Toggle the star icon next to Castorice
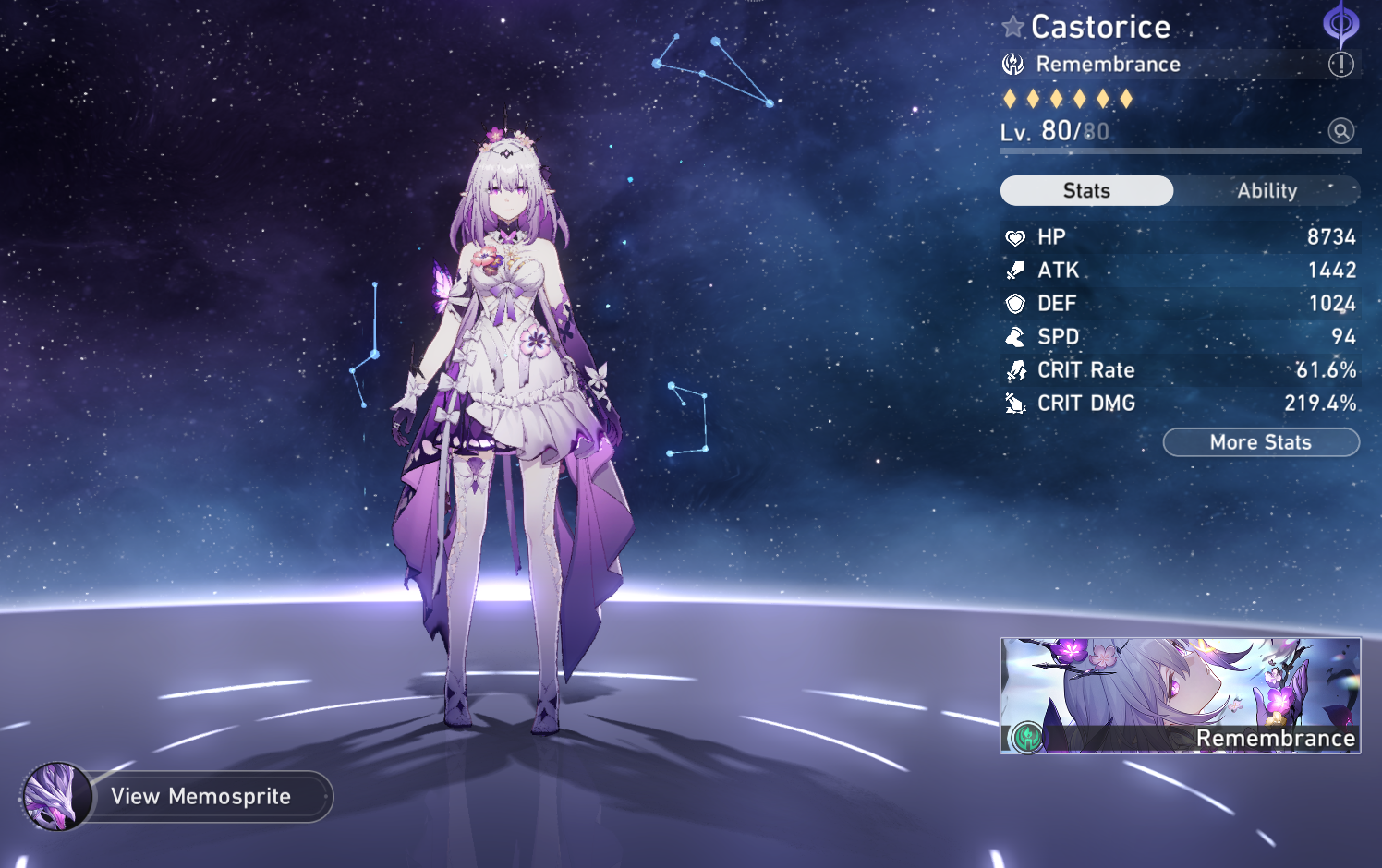Viewport: 1382px width, 868px height. click(1013, 27)
